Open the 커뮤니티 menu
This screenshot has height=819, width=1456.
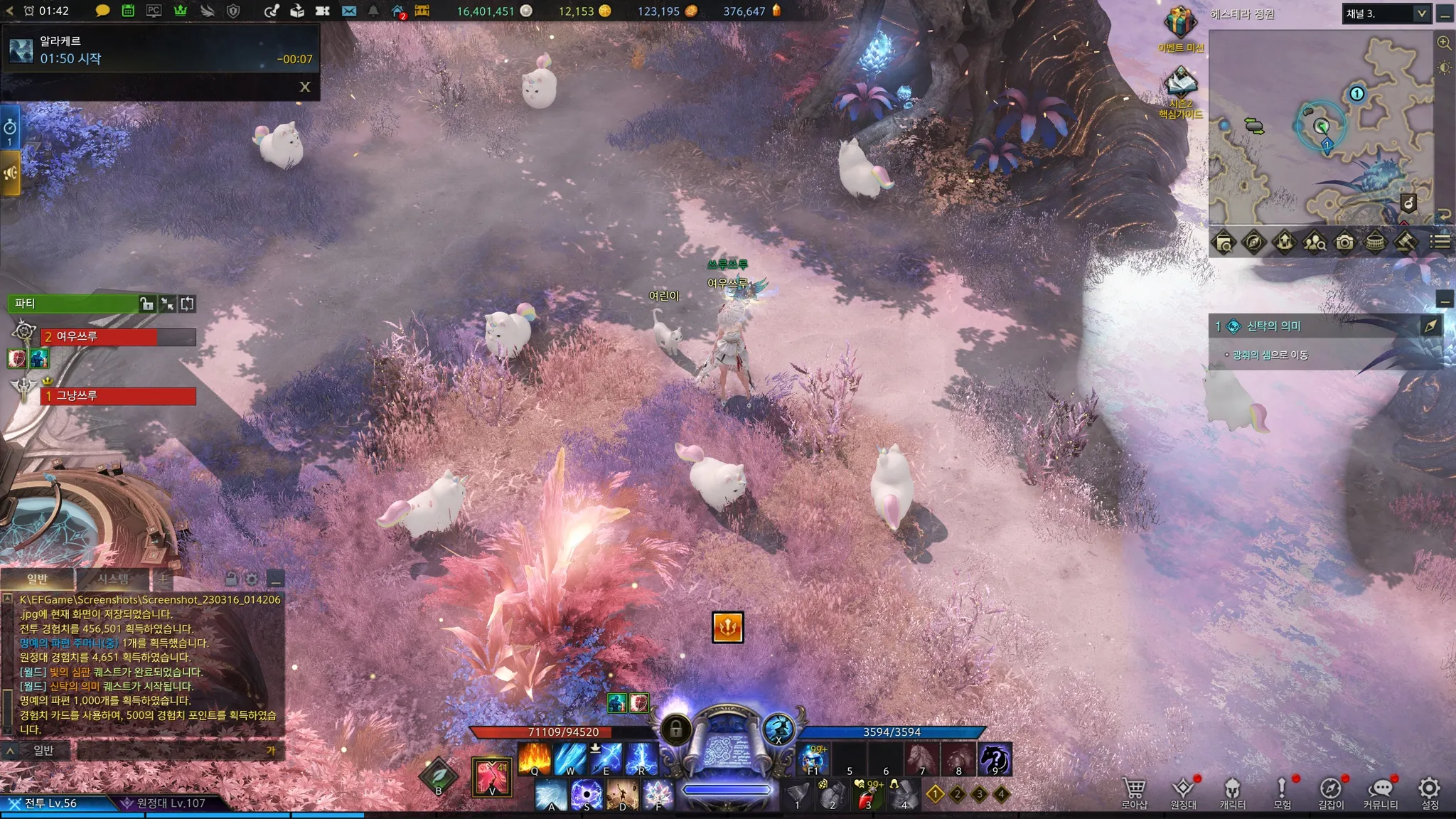[1380, 792]
